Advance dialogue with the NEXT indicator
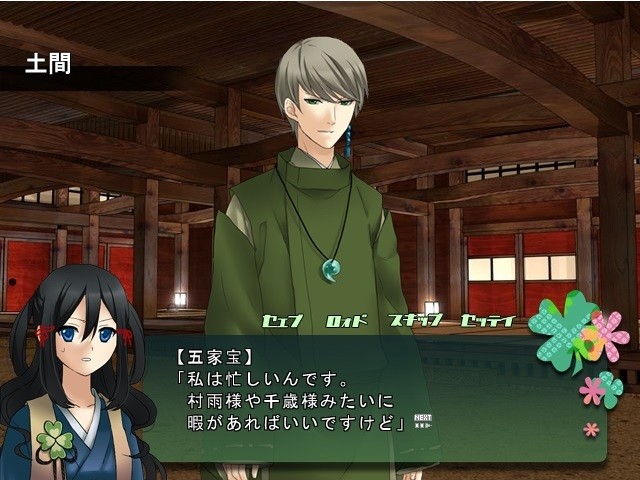The height and width of the screenshot is (480, 640). pyautogui.click(x=423, y=421)
